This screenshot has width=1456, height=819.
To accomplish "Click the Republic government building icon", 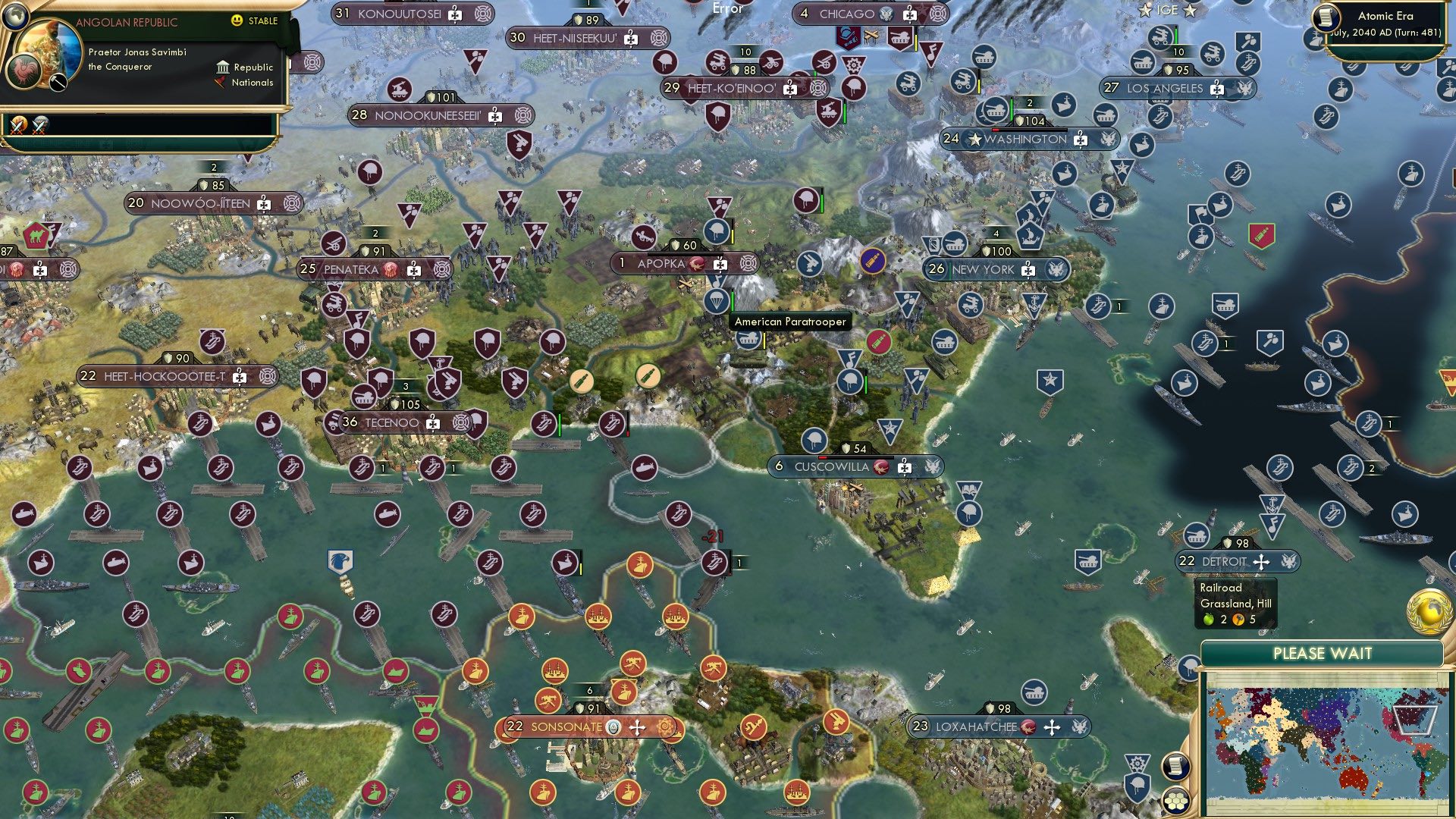I will [x=223, y=67].
